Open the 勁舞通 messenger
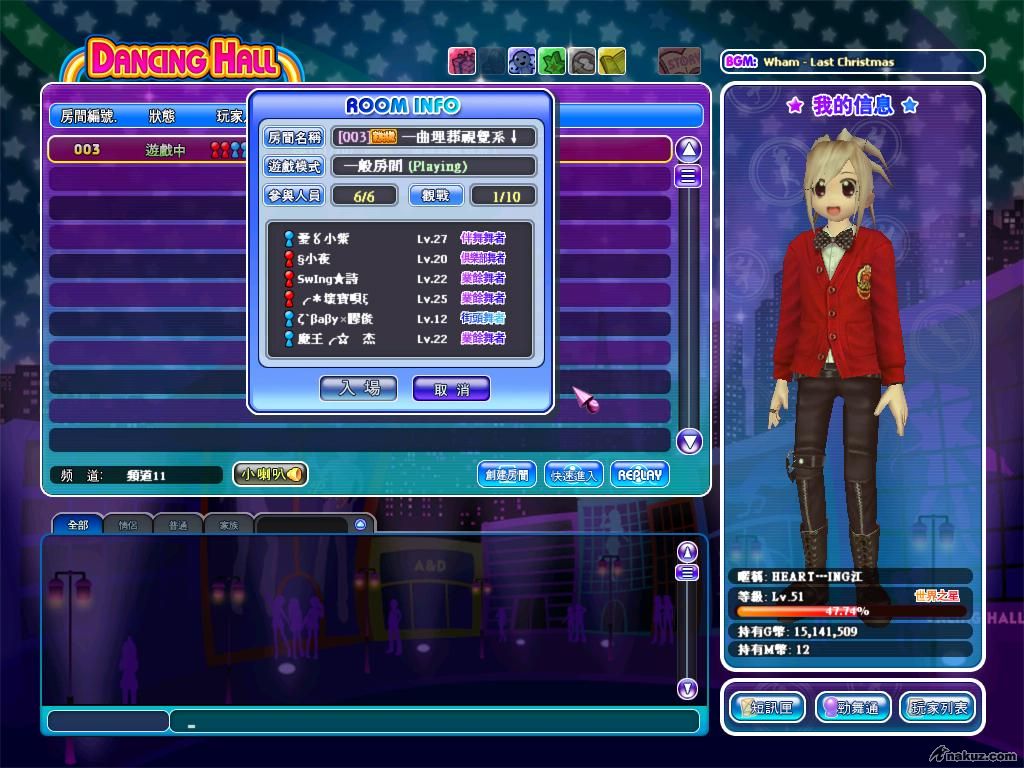The width and height of the screenshot is (1024, 768). point(853,707)
